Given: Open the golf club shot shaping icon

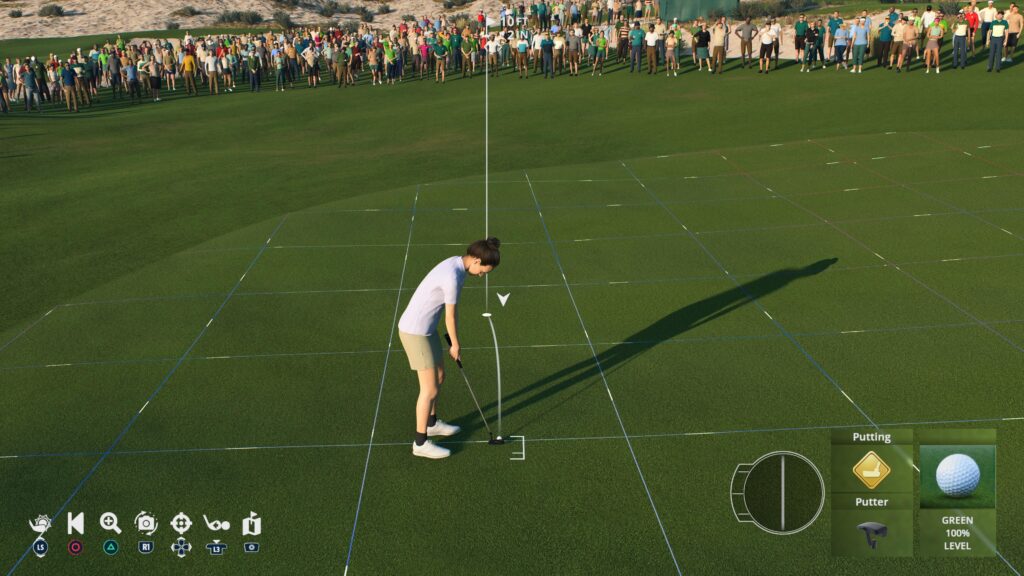Looking at the screenshot, I should [x=216, y=523].
